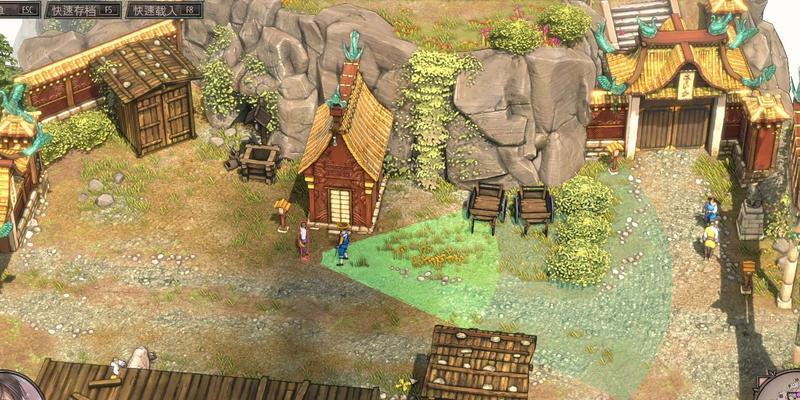Click the 快速载入 quick load button

tap(162, 10)
